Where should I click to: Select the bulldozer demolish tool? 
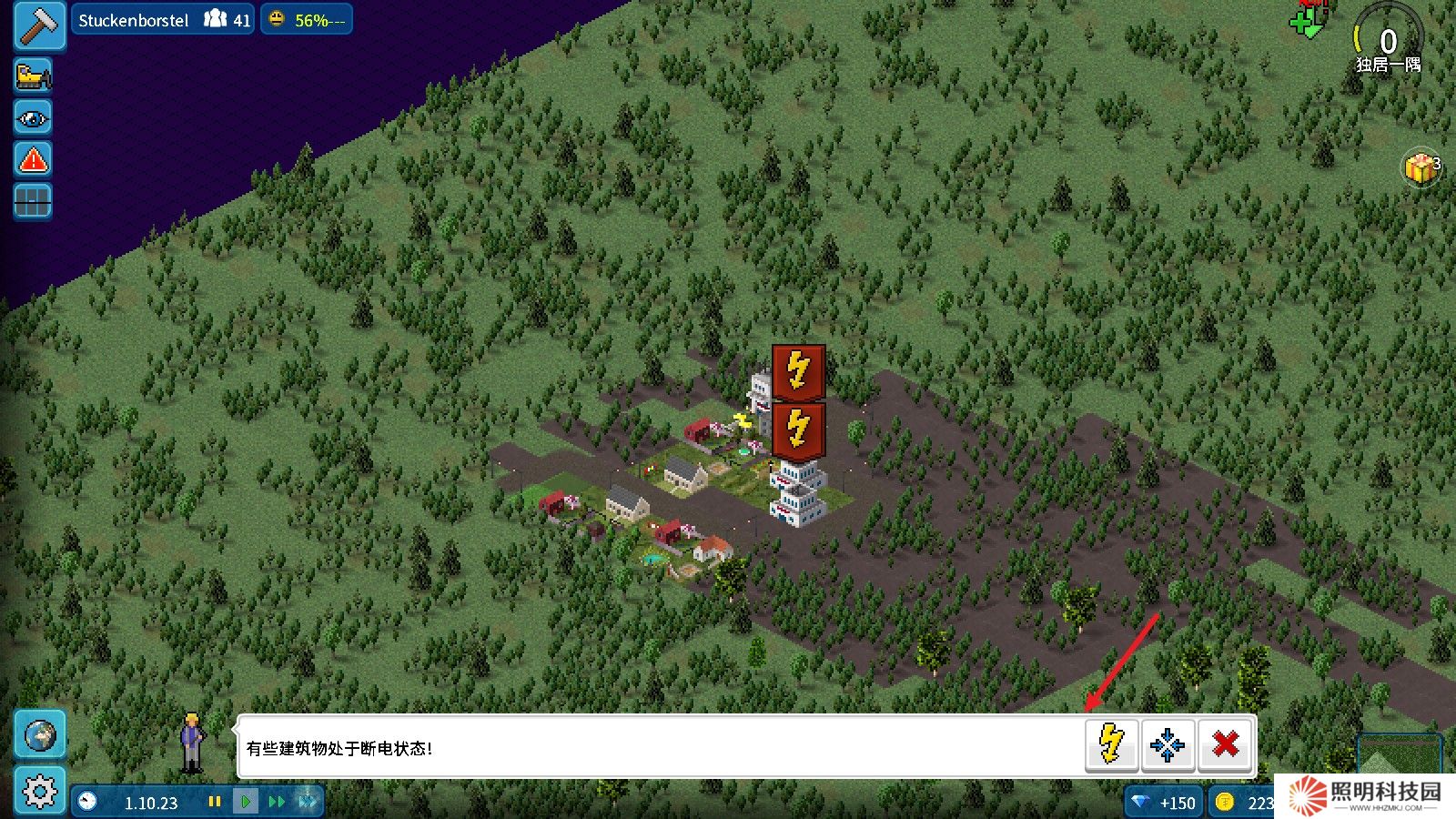32,74
